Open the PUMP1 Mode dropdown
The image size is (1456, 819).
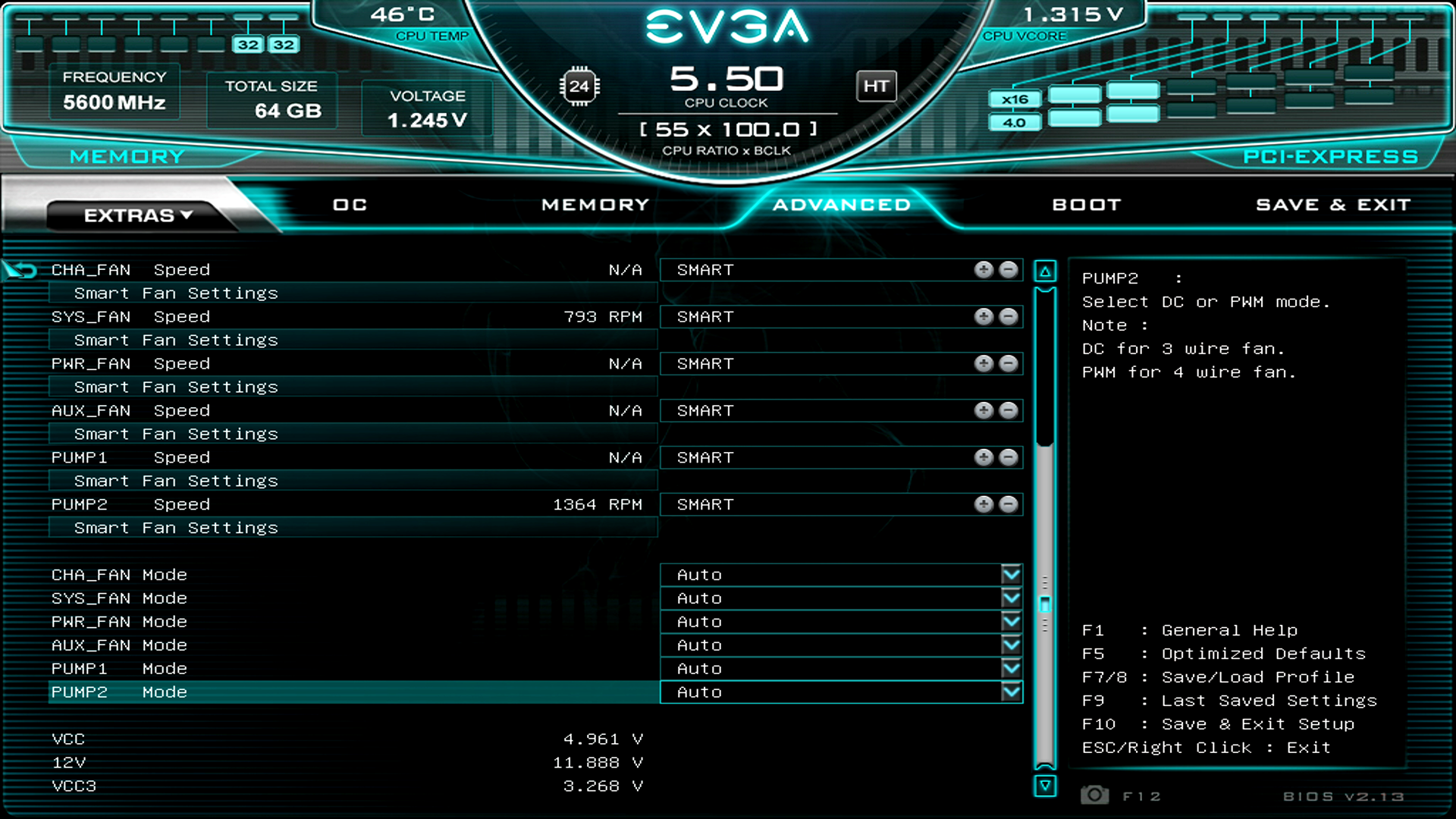[1012, 668]
